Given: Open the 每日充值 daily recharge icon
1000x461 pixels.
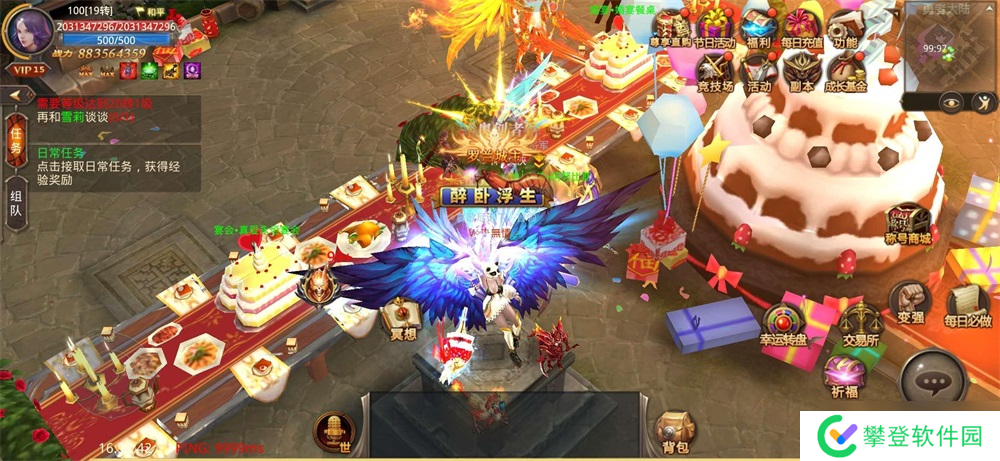Looking at the screenshot, I should click(x=802, y=26).
